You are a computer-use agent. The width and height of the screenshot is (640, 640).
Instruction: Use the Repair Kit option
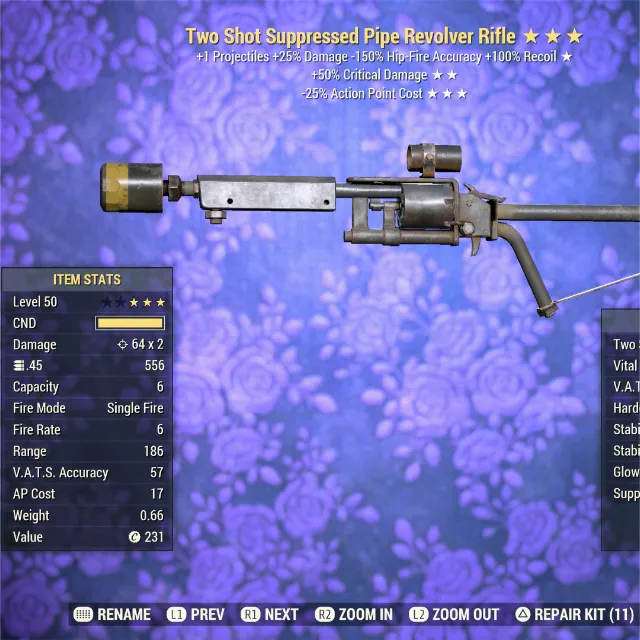[574, 614]
